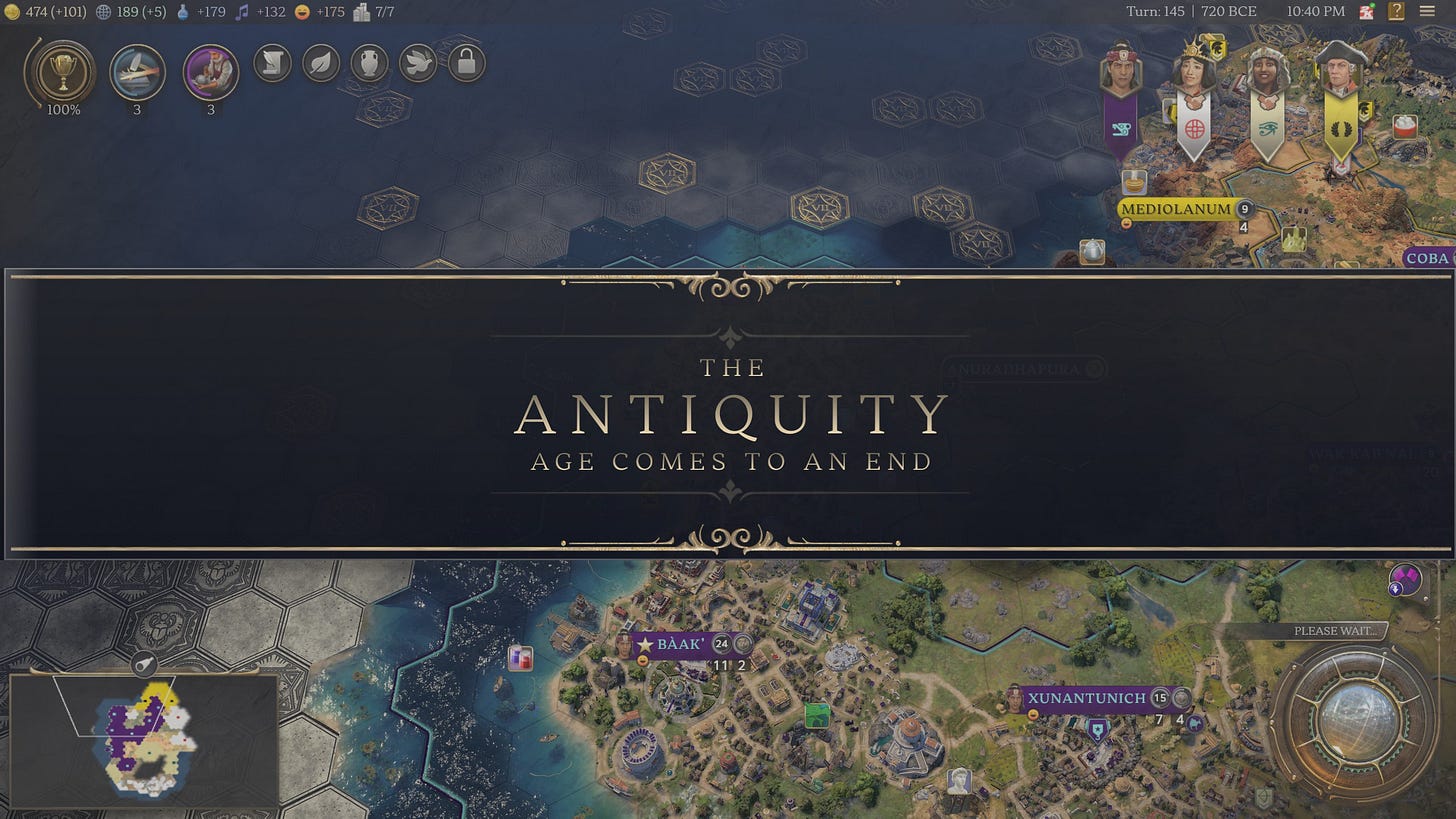Click the lock icon in legacy row

465,62
